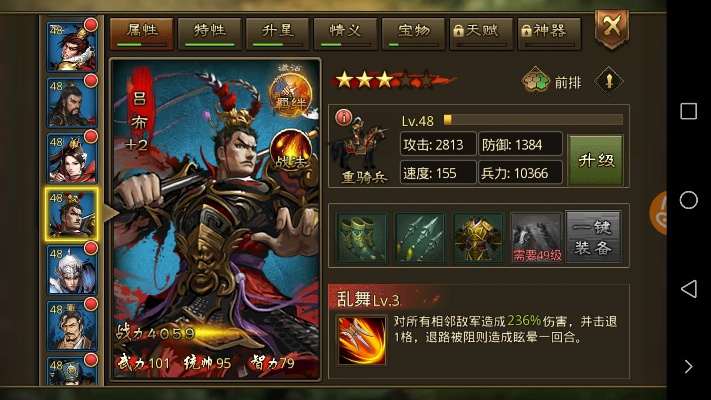Viewport: 711px width, 400px height.
Task: Tap the locked slot requiring level 49
Action: click(536, 237)
